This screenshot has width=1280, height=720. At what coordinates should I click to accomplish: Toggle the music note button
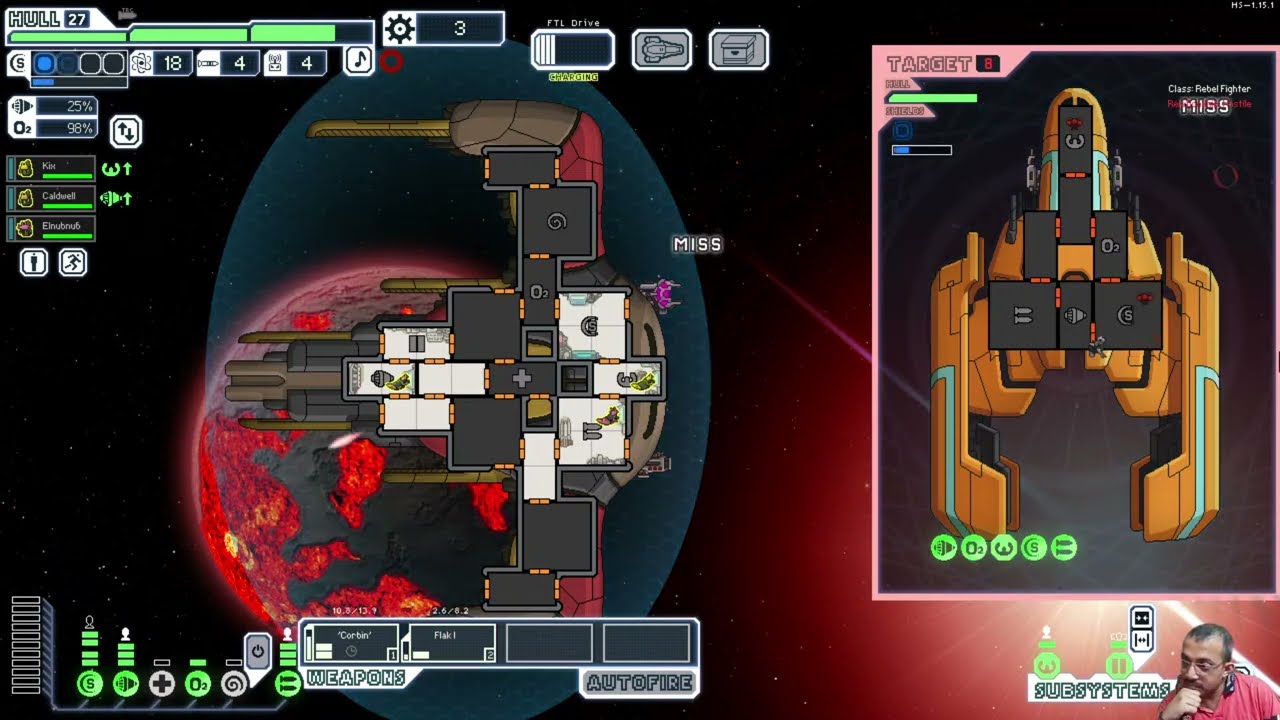[x=358, y=61]
